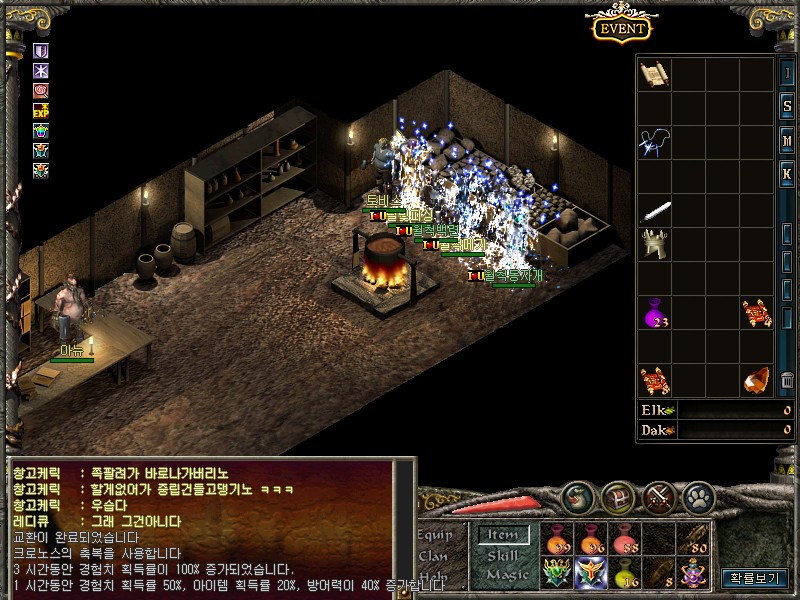The height and width of the screenshot is (600, 800).
Task: Open the EVENT button at the top
Action: click(622, 28)
